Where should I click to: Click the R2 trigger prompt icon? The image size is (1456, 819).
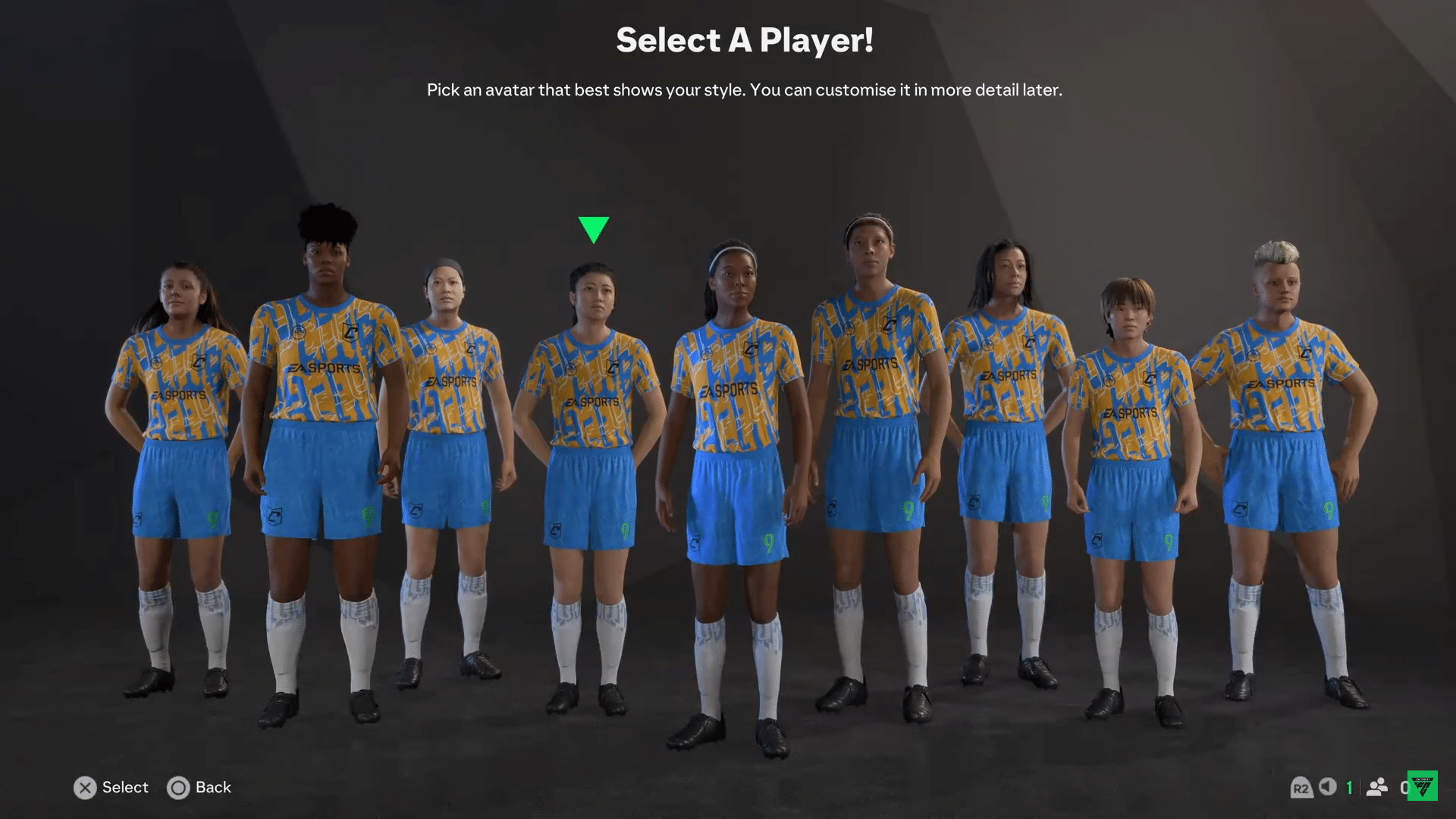click(1302, 788)
